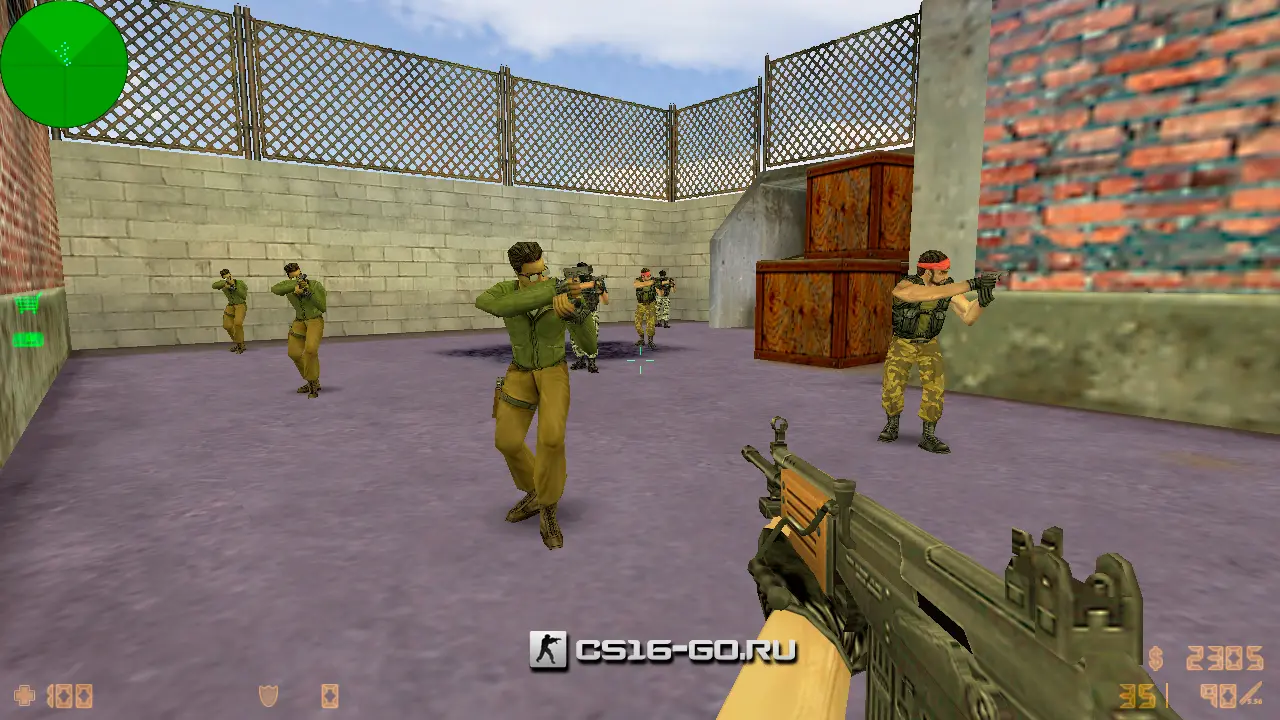This screenshot has width=1280, height=720.
Task: Click the rifle bullet ammo icon
Action: [x=1251, y=694]
